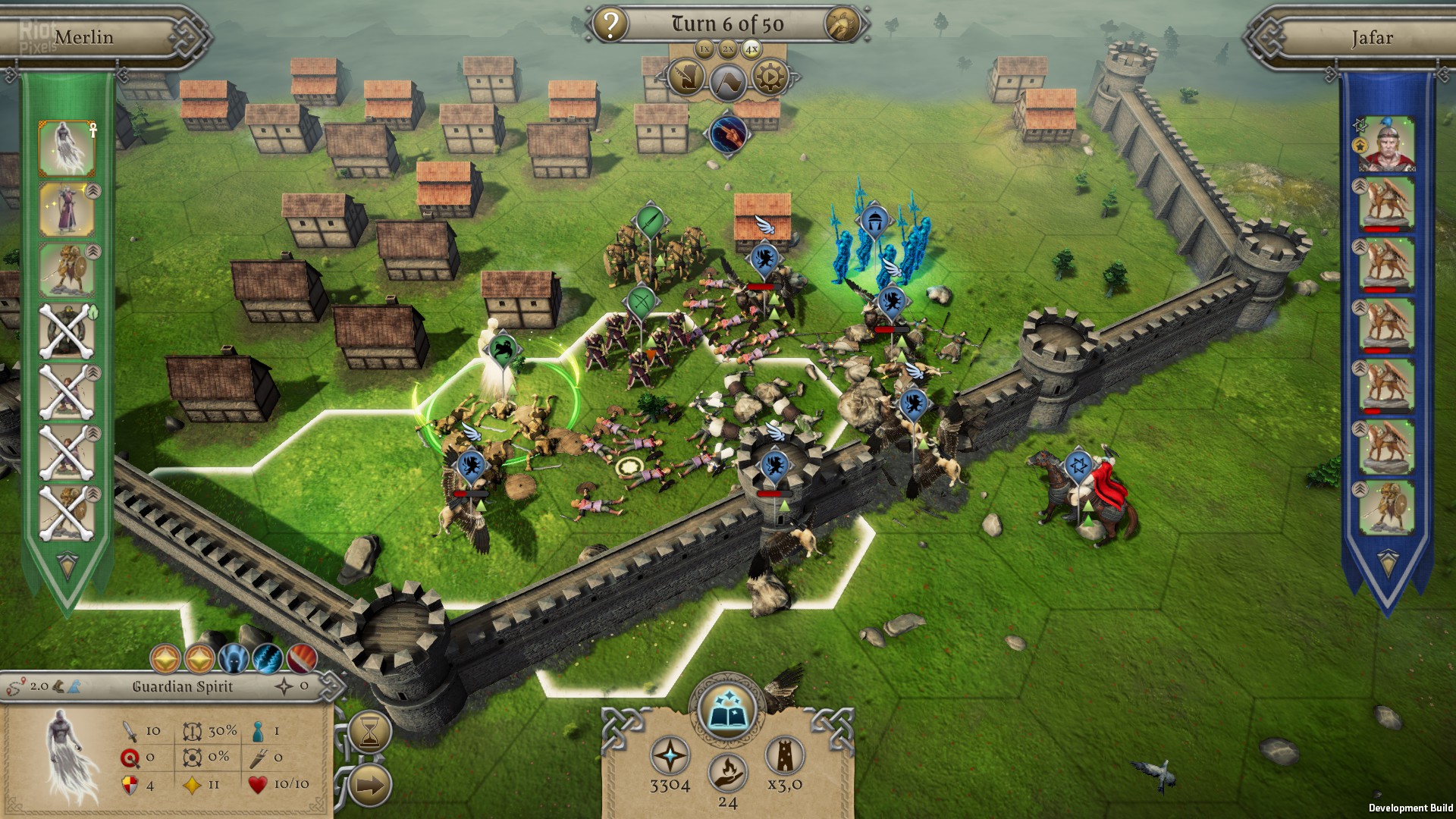
Task: Click the surrender flag button
Action: coord(728,80)
